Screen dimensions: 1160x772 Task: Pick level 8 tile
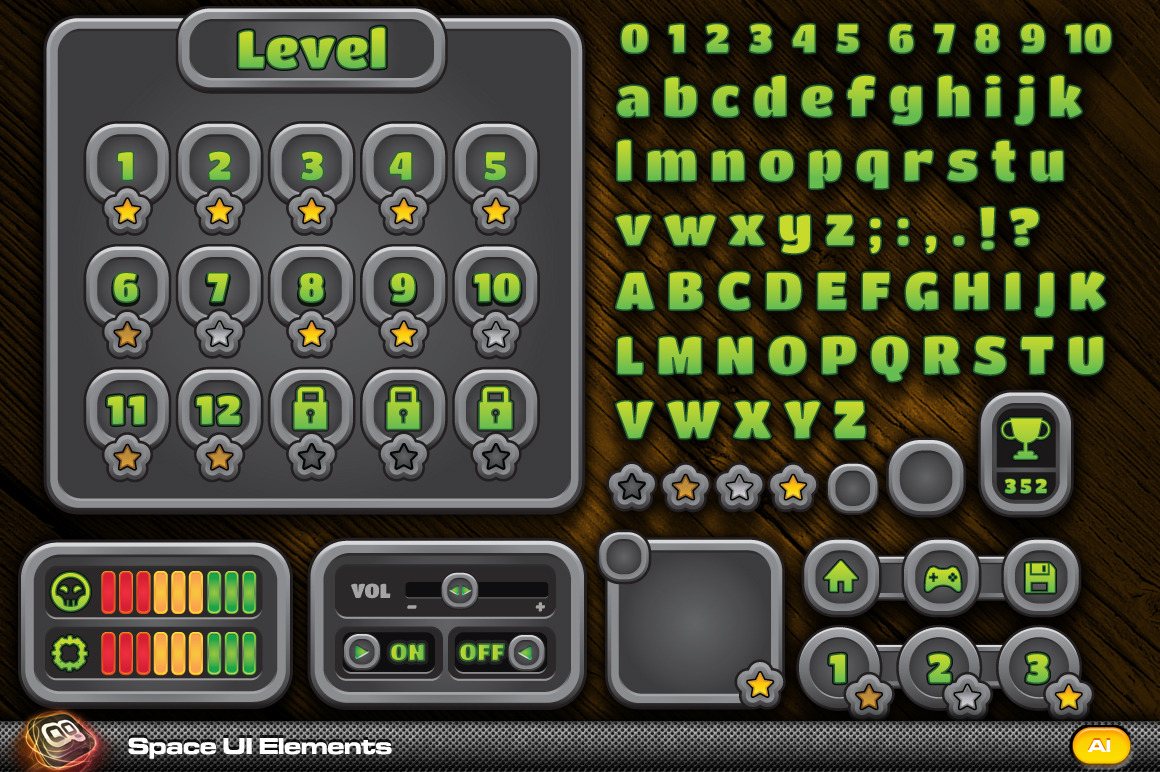point(312,289)
